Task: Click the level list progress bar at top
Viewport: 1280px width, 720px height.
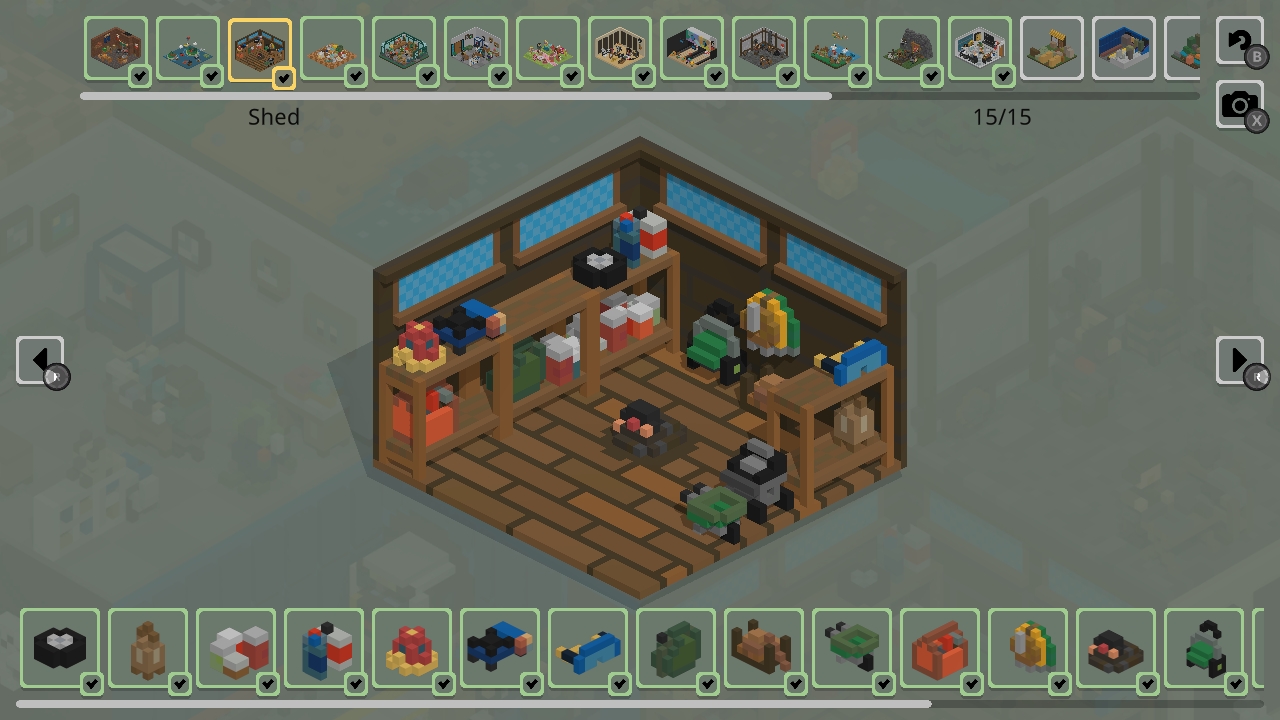Action: [640, 96]
